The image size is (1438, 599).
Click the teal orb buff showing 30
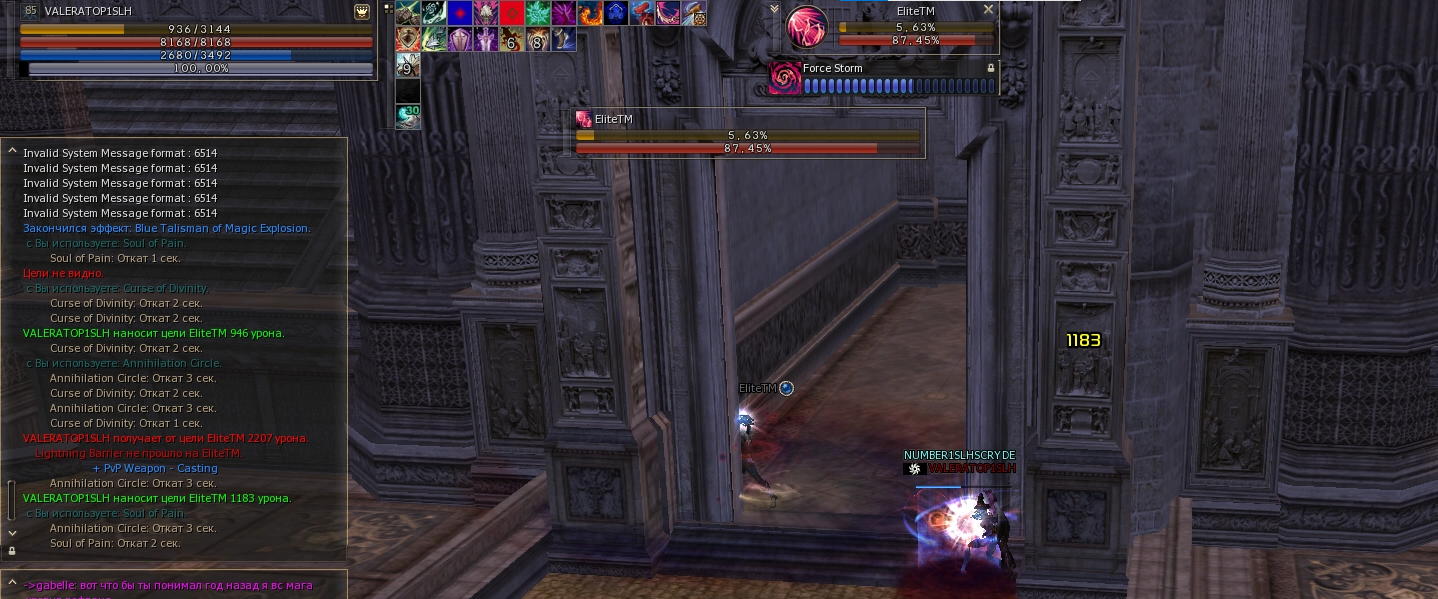(408, 117)
